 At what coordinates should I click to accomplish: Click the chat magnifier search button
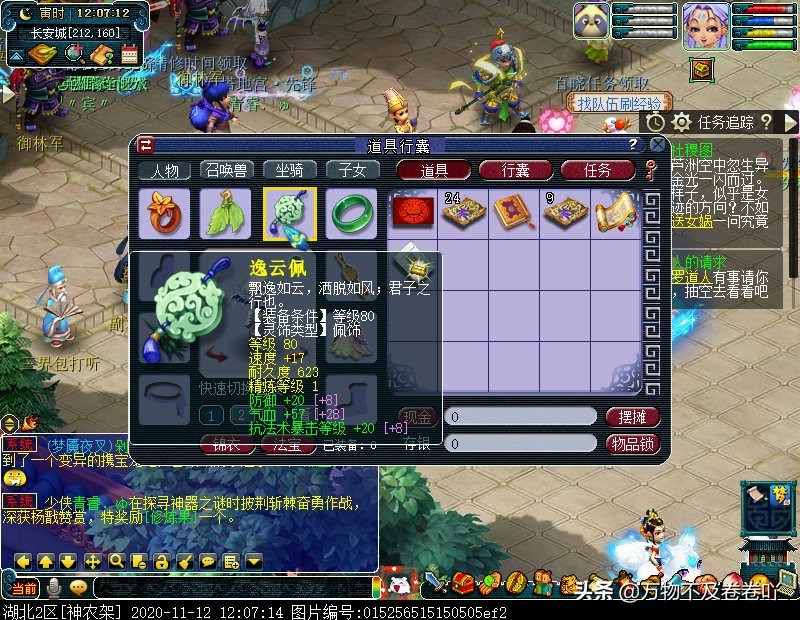(116, 561)
